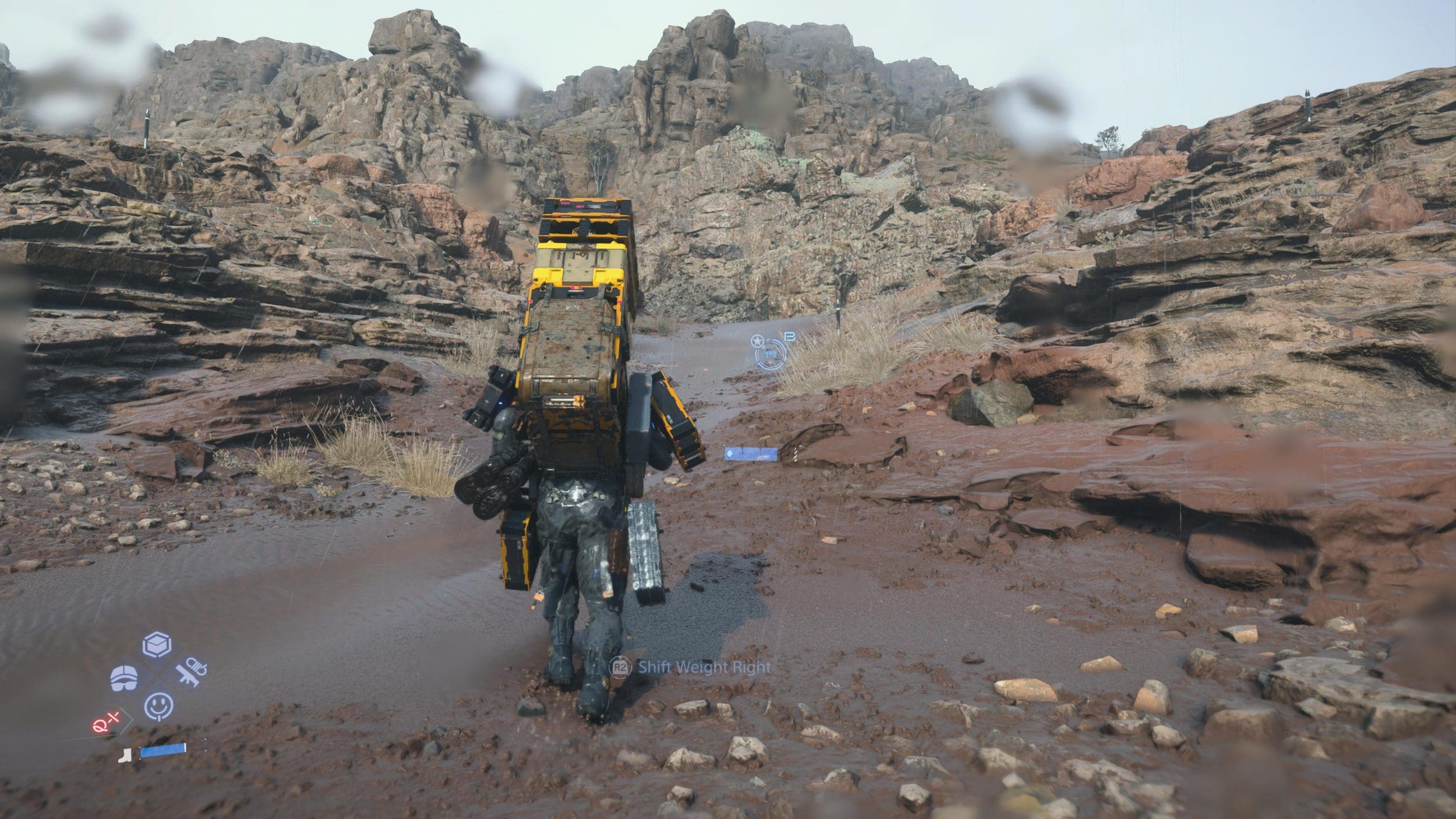Viewport: 1456px width, 819px height.
Task: Open the cargo box menu icon
Action: pos(157,645)
